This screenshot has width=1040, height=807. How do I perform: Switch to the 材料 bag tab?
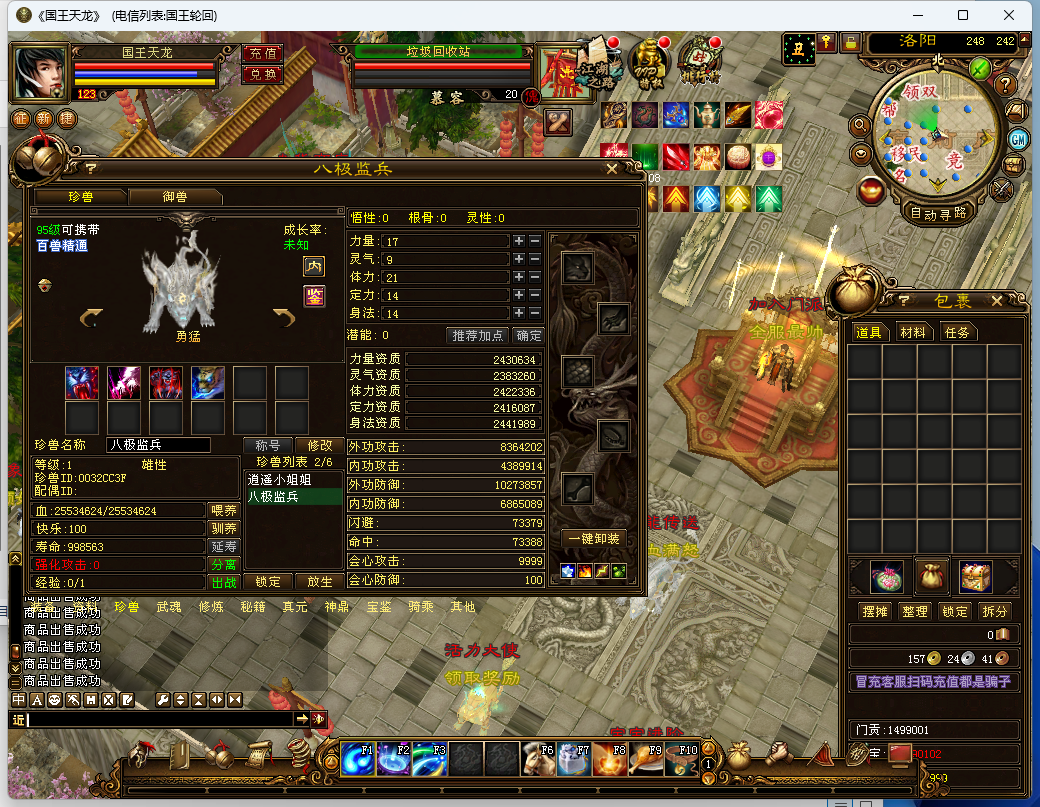(912, 332)
